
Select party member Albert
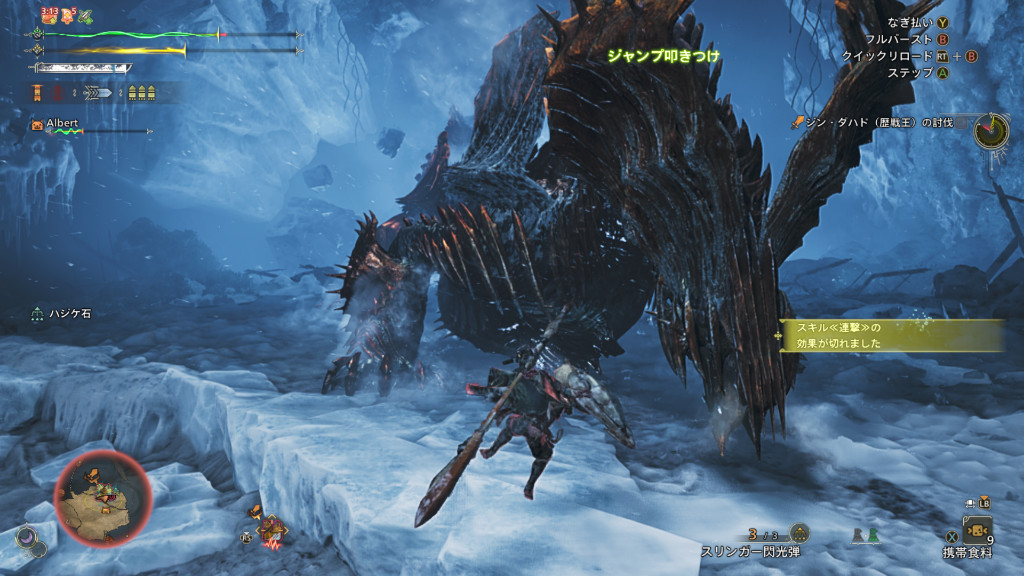pyautogui.click(x=62, y=125)
